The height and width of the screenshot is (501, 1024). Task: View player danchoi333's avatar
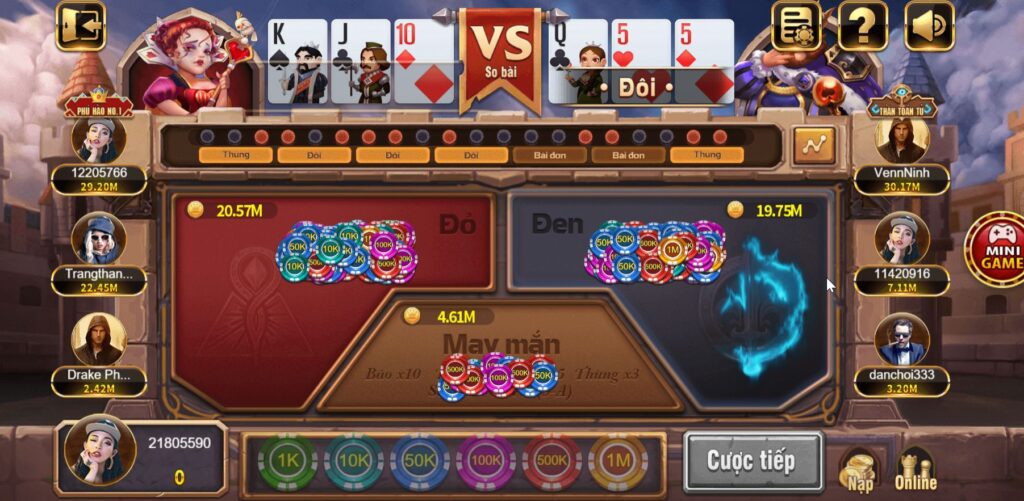(901, 340)
